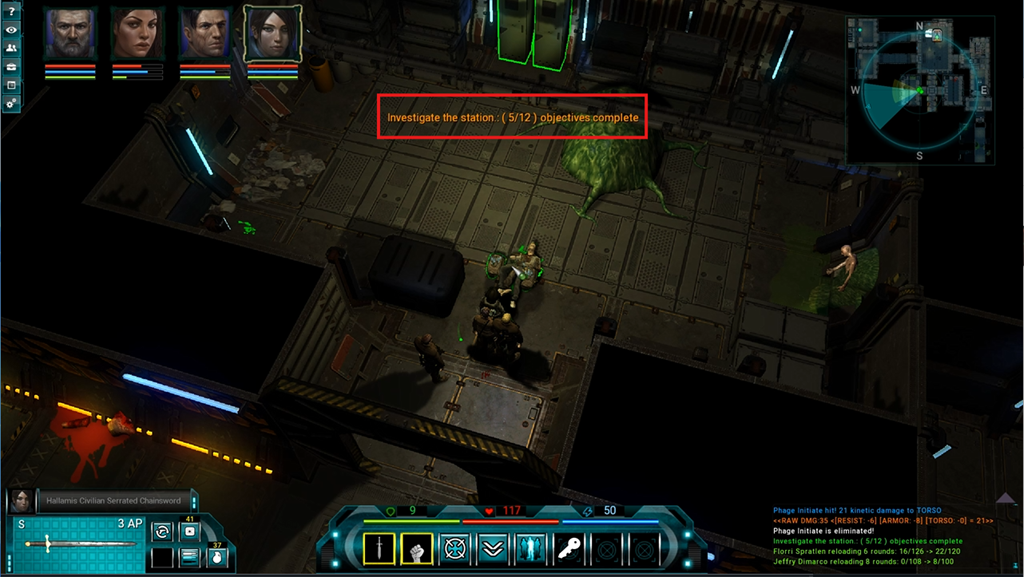The width and height of the screenshot is (1024, 577).
Task: Activate the three-figure squad ability
Action: pyautogui.click(x=530, y=548)
